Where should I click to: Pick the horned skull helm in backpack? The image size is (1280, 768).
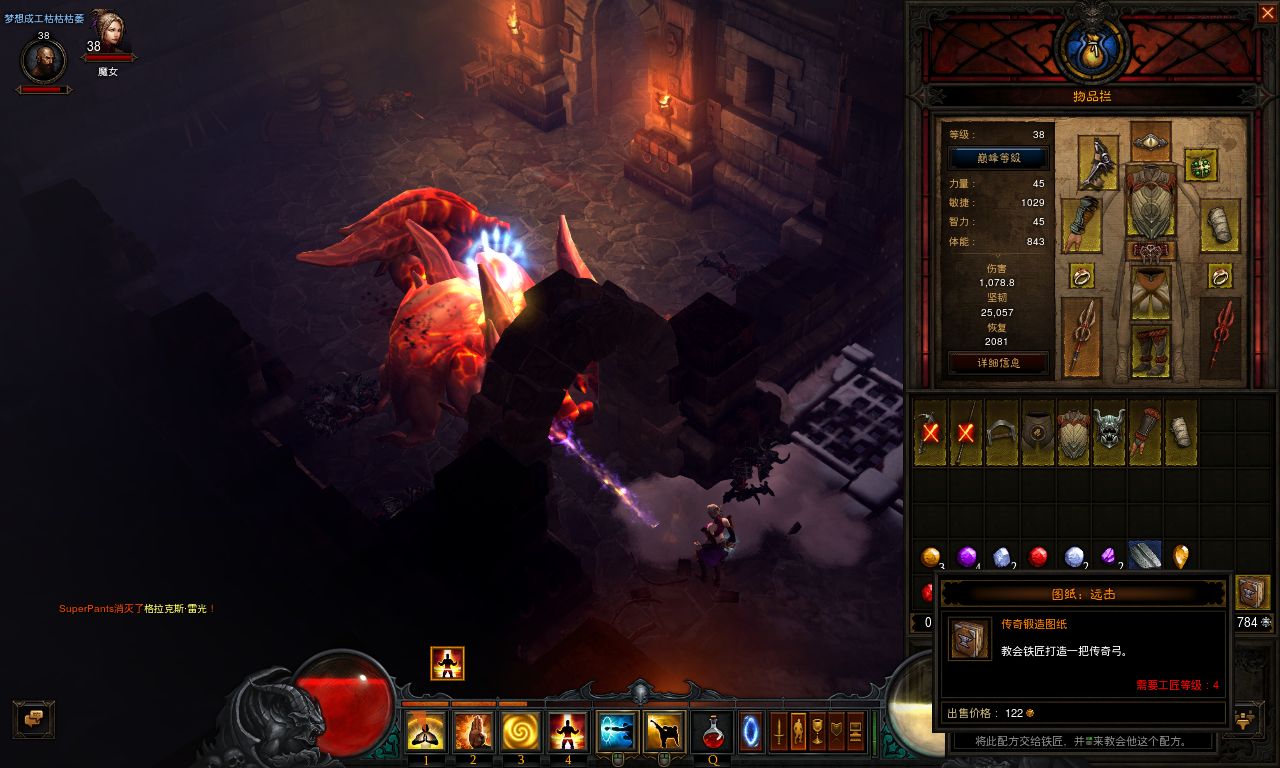pyautogui.click(x=1109, y=432)
